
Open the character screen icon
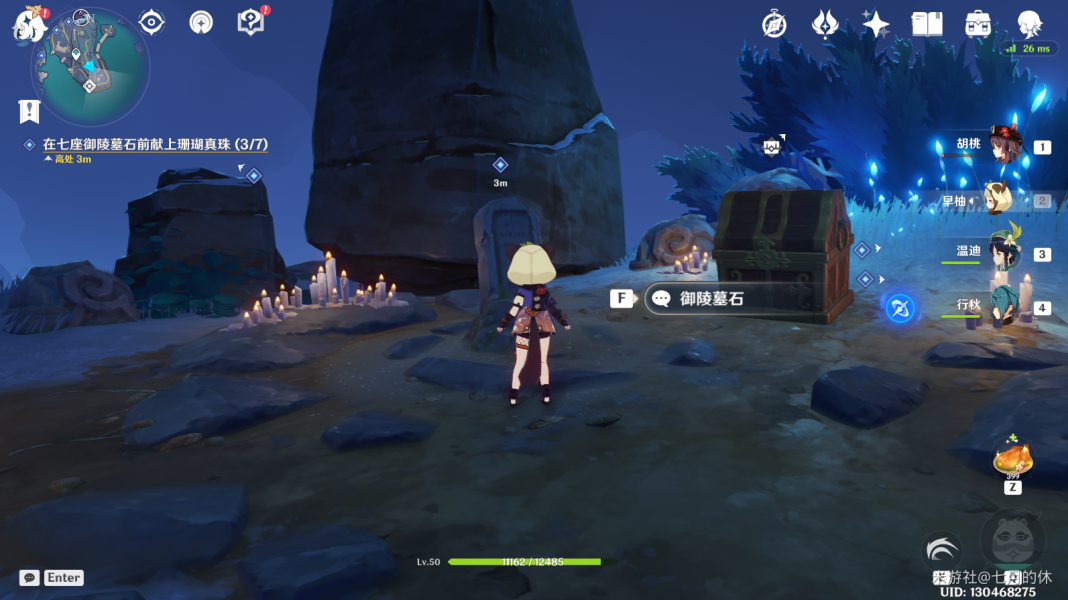[x=1029, y=23]
